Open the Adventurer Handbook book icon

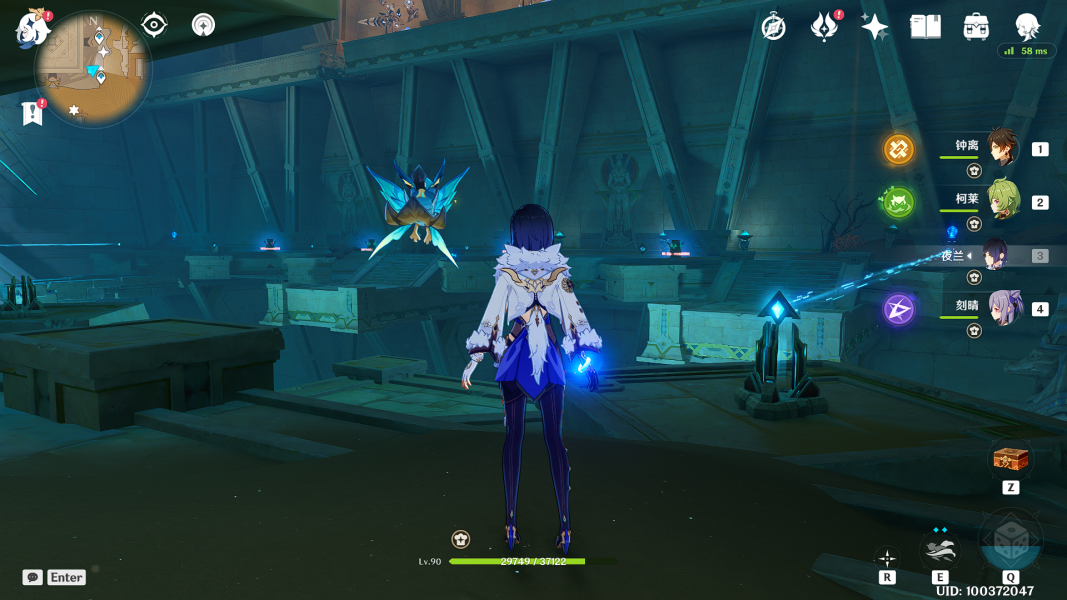[x=925, y=27]
